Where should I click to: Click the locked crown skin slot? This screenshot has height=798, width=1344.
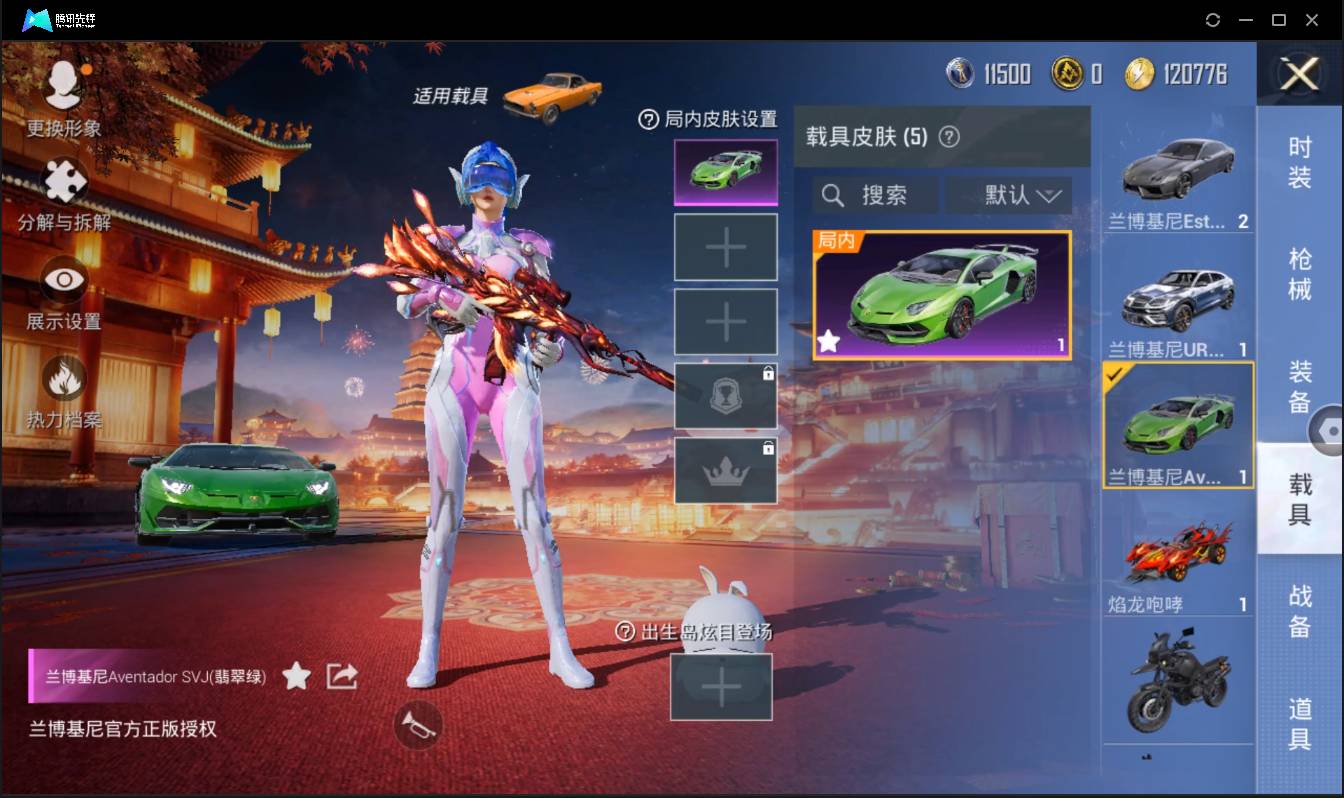click(x=725, y=471)
